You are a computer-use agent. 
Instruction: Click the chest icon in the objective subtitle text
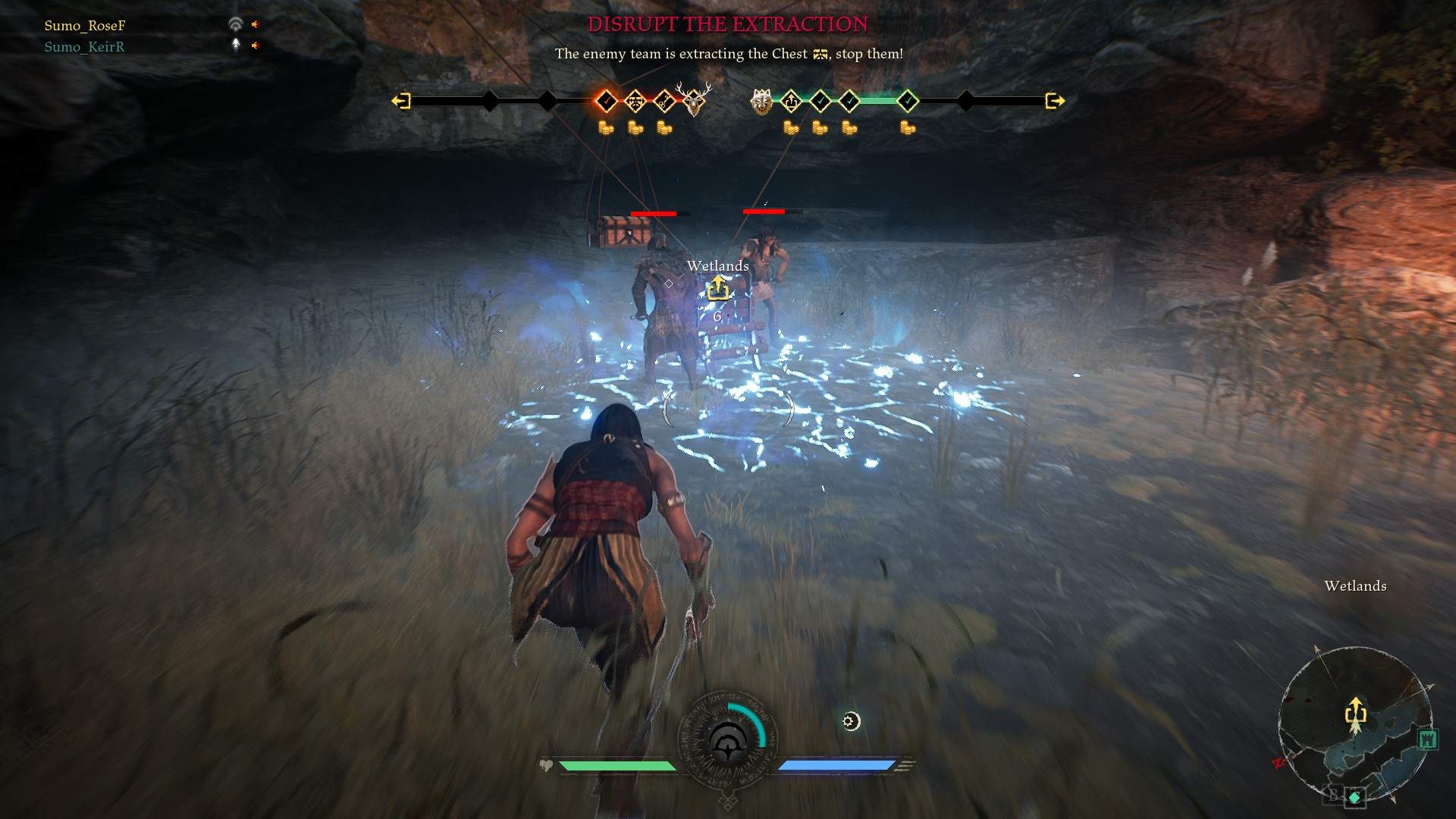[x=820, y=54]
